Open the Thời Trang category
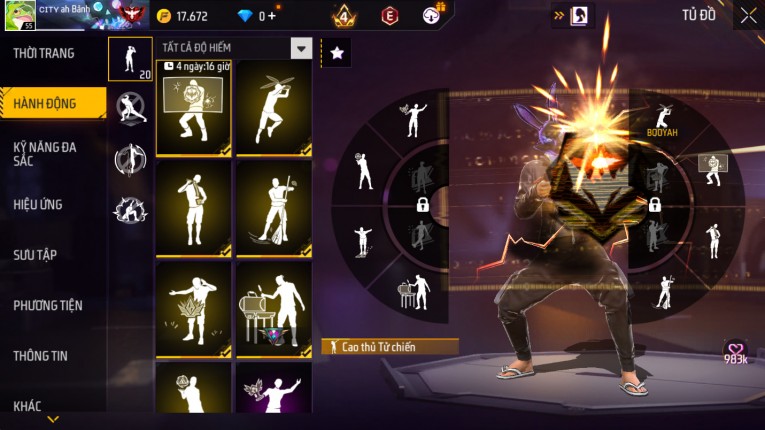Image resolution: width=765 pixels, height=430 pixels. pyautogui.click(x=44, y=53)
